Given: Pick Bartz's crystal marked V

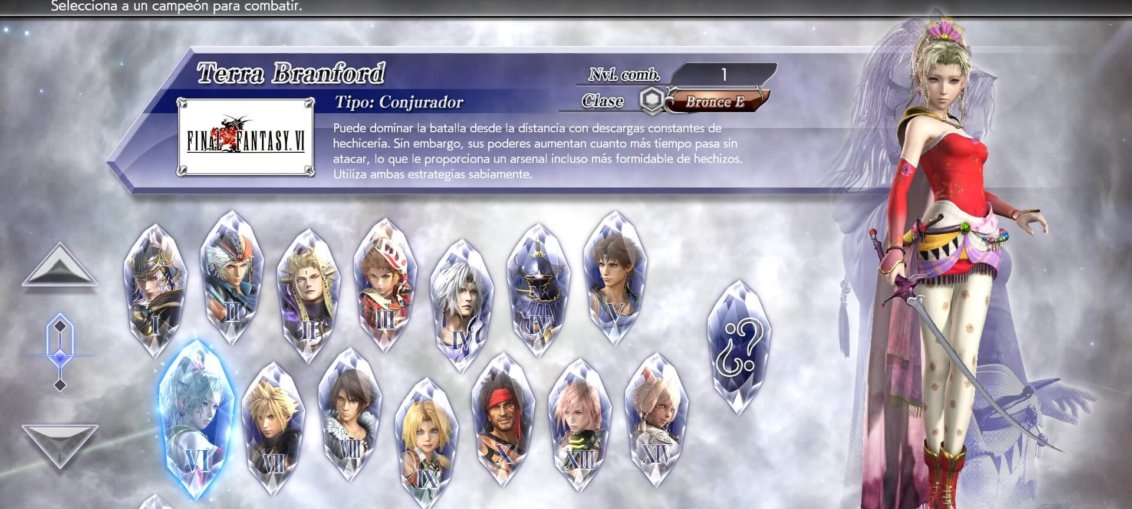Looking at the screenshot, I should pyautogui.click(x=614, y=275).
